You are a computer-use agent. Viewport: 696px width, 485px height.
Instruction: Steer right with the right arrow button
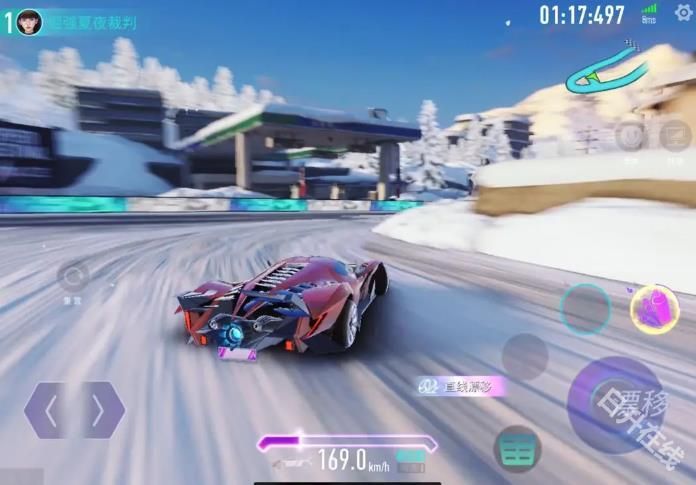(100, 410)
